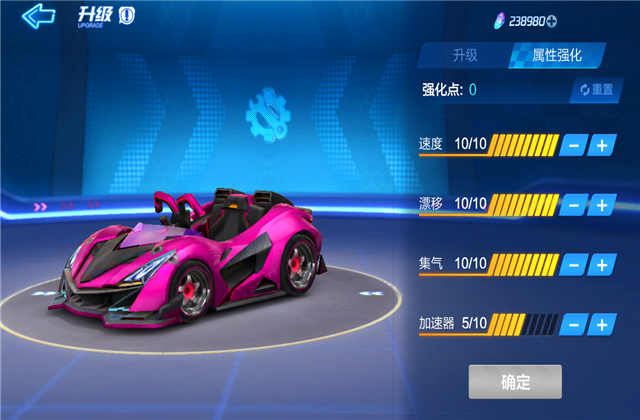
Task: Add currency using the plus icon
Action: (579, 22)
